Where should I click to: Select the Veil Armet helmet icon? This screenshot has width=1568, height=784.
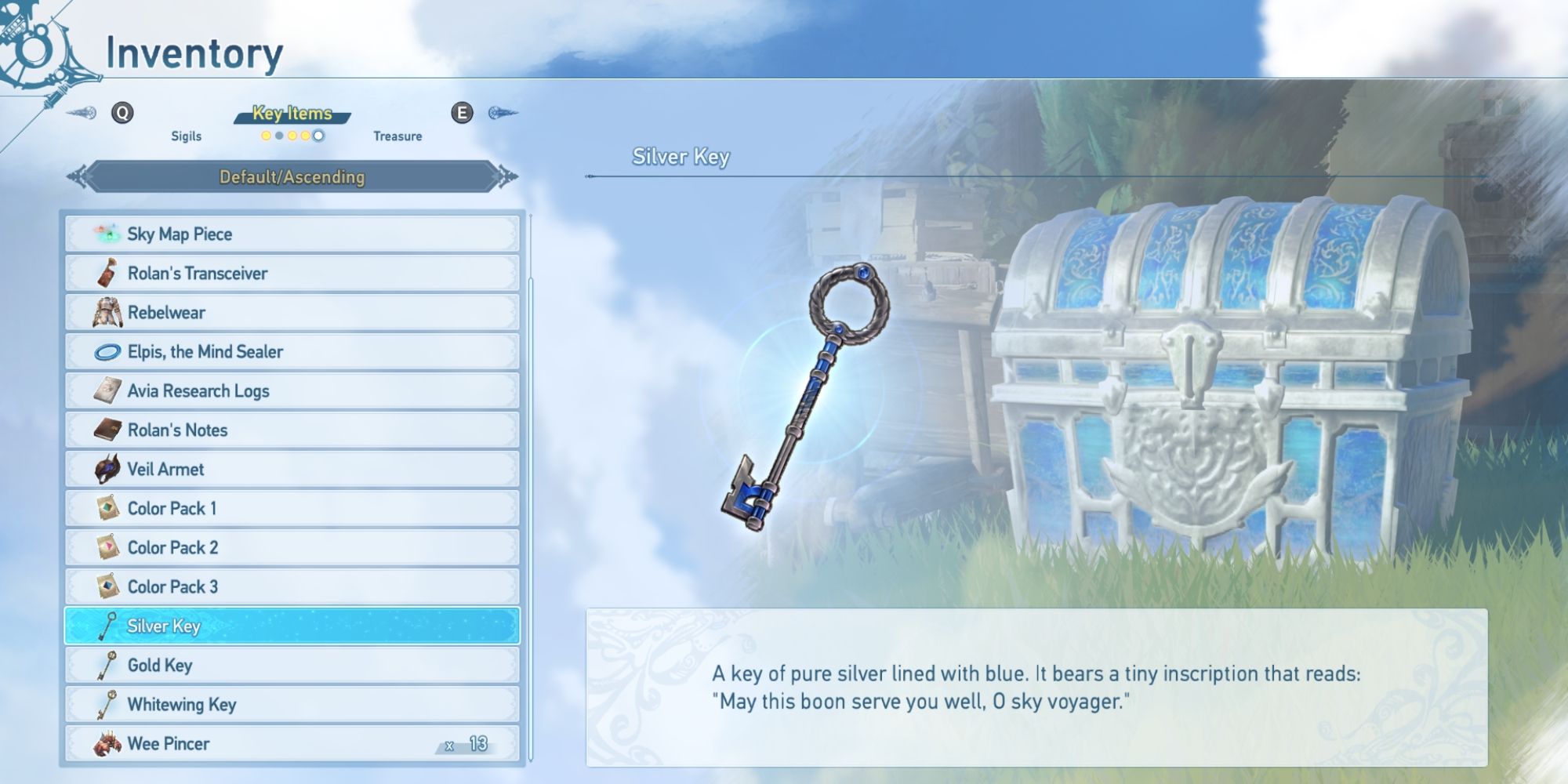[x=110, y=469]
